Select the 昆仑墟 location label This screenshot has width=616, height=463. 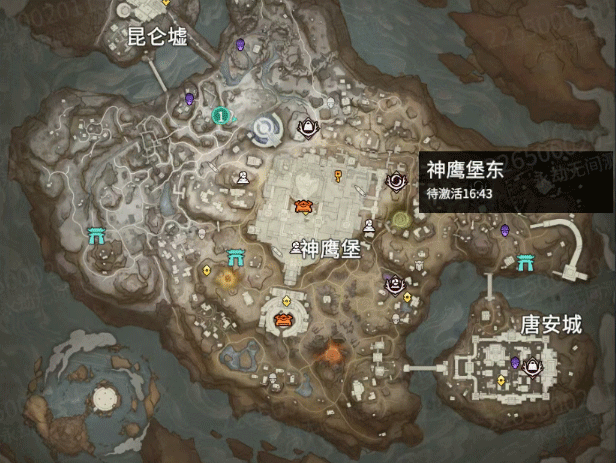(x=157, y=37)
